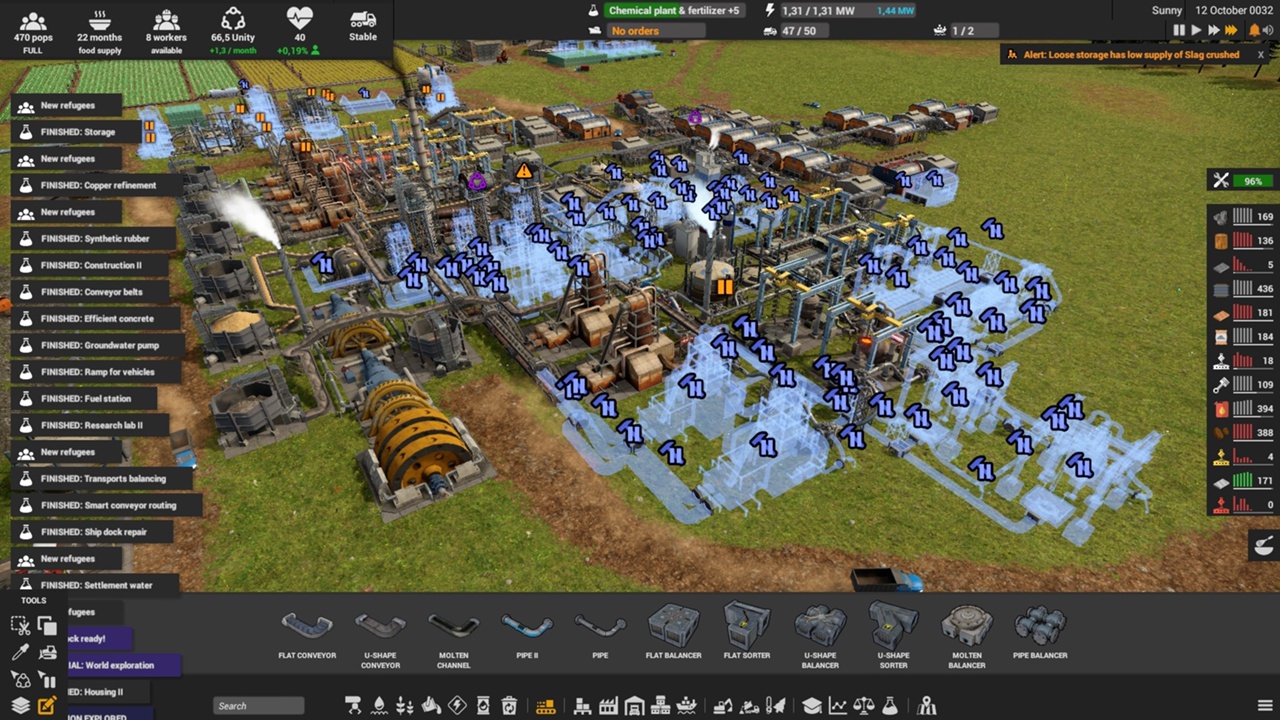Open the maintenance 96% status indicator
This screenshot has width=1280, height=720.
click(1241, 181)
